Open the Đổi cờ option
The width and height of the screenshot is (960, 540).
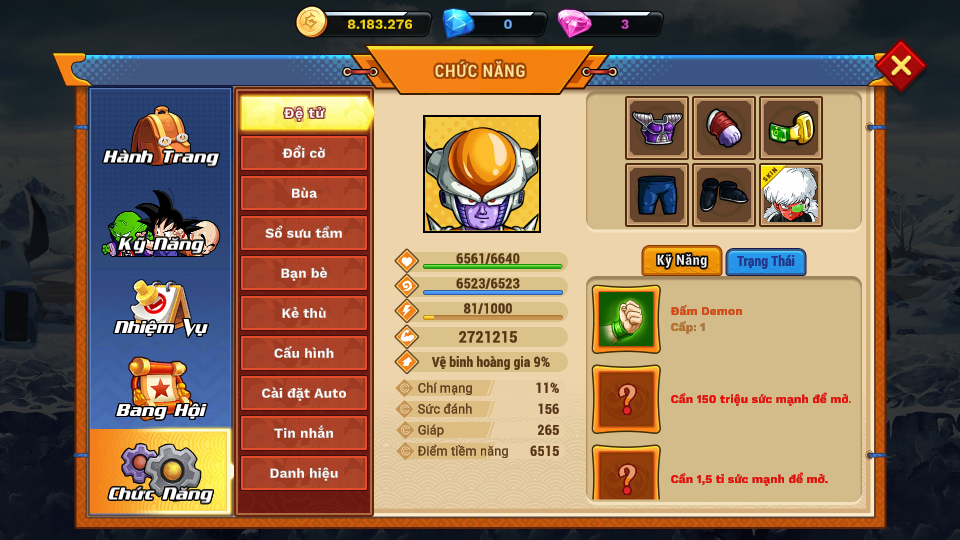point(304,153)
